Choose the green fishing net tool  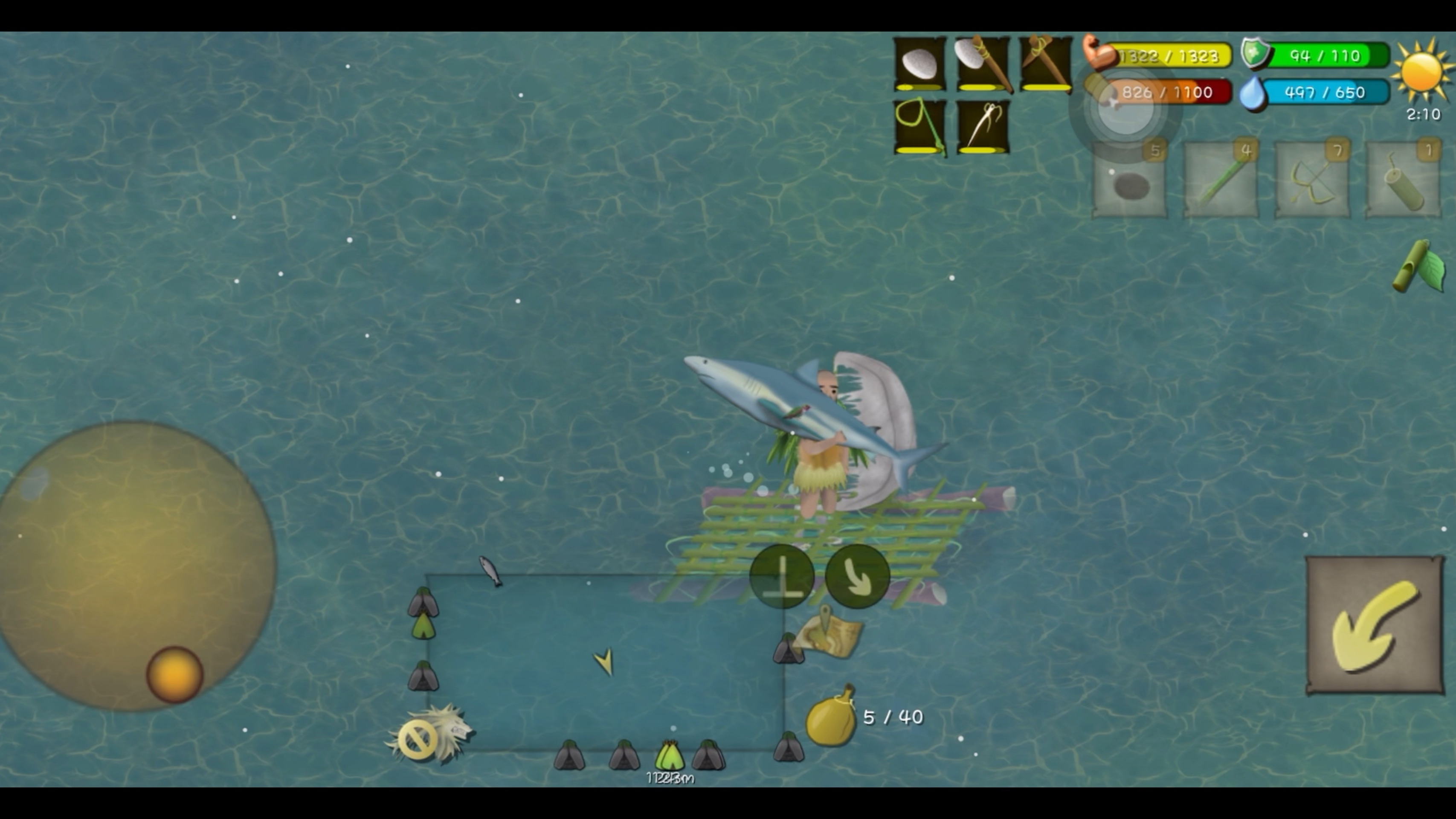tap(919, 126)
